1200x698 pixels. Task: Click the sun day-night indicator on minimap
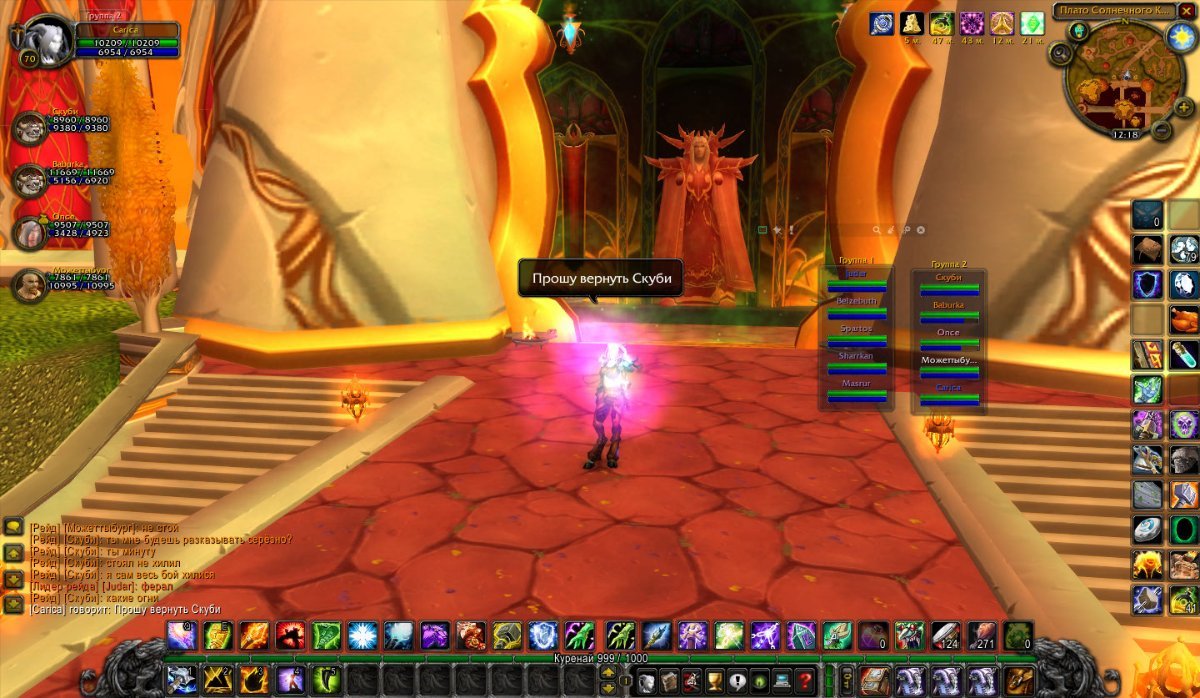coord(1178,35)
